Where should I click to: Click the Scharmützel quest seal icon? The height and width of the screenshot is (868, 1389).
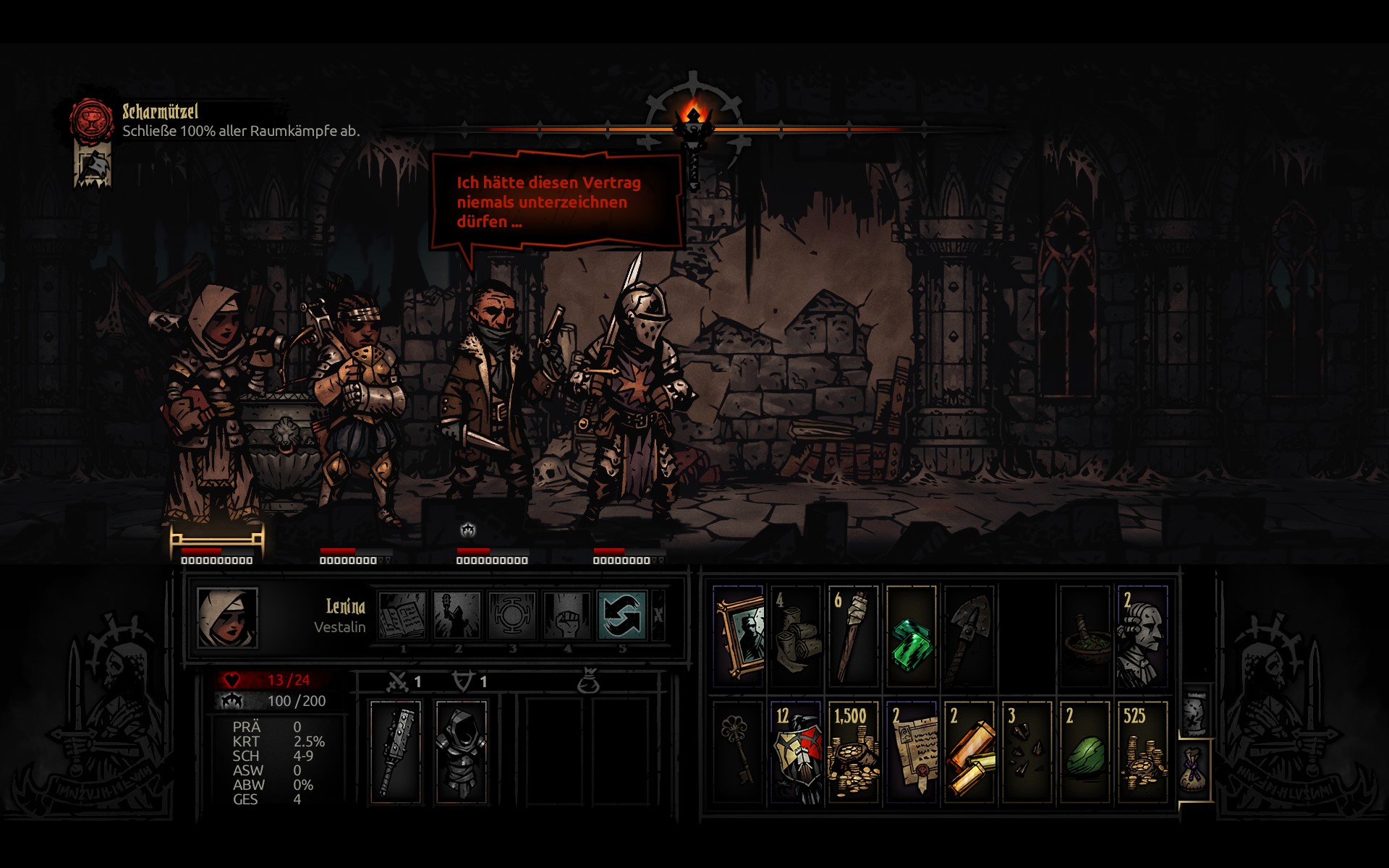pos(92,119)
